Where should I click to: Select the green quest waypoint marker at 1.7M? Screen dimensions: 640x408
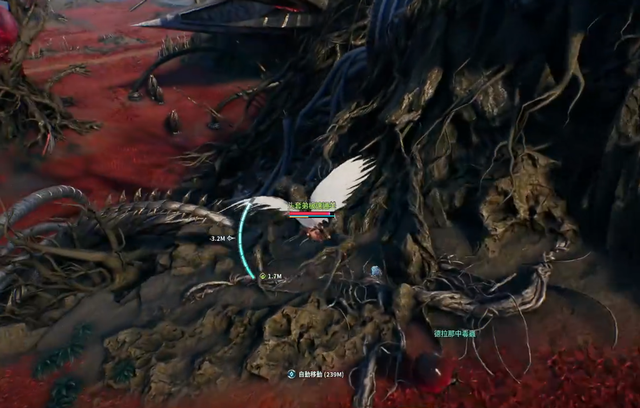click(262, 275)
